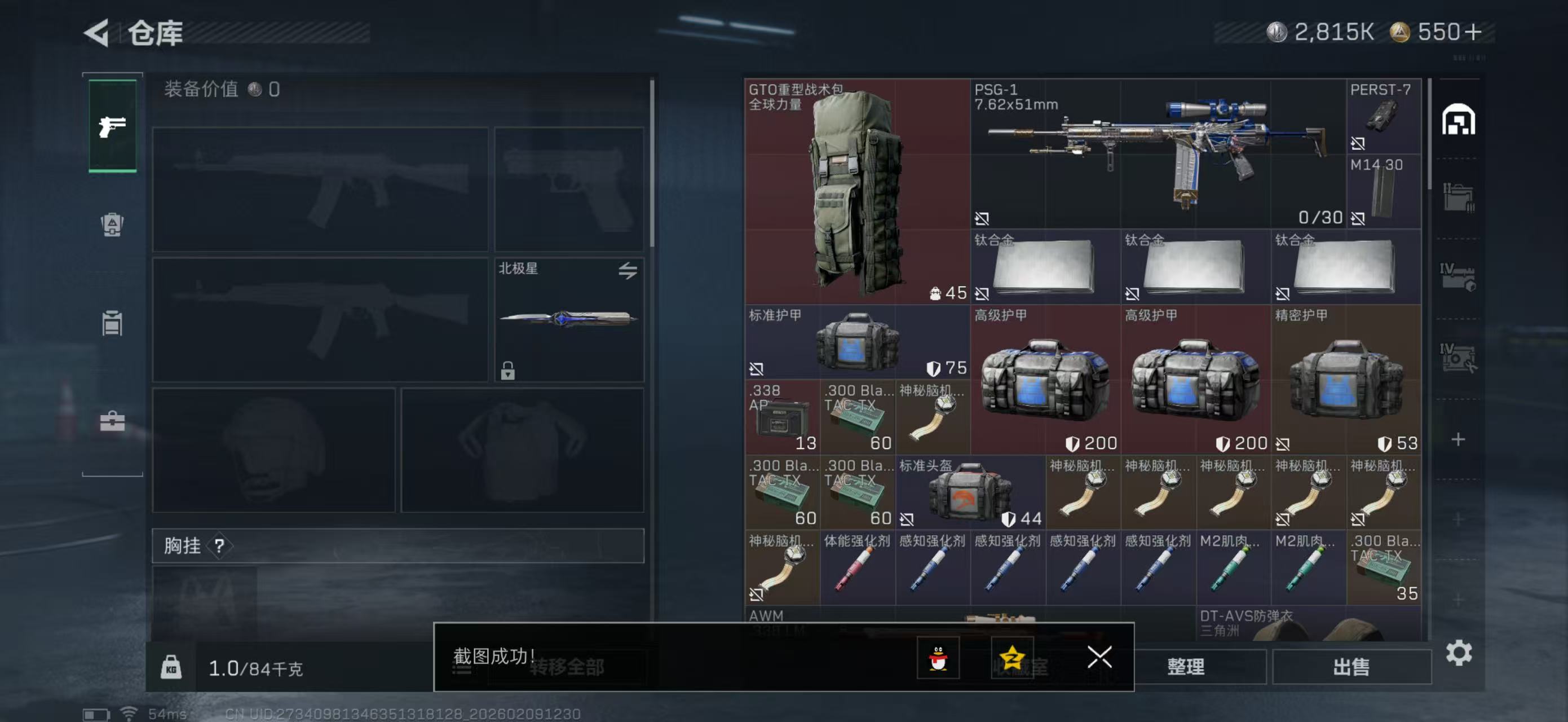1568x722 pixels.
Task: Open the backpack equipment category icon
Action: tap(113, 224)
